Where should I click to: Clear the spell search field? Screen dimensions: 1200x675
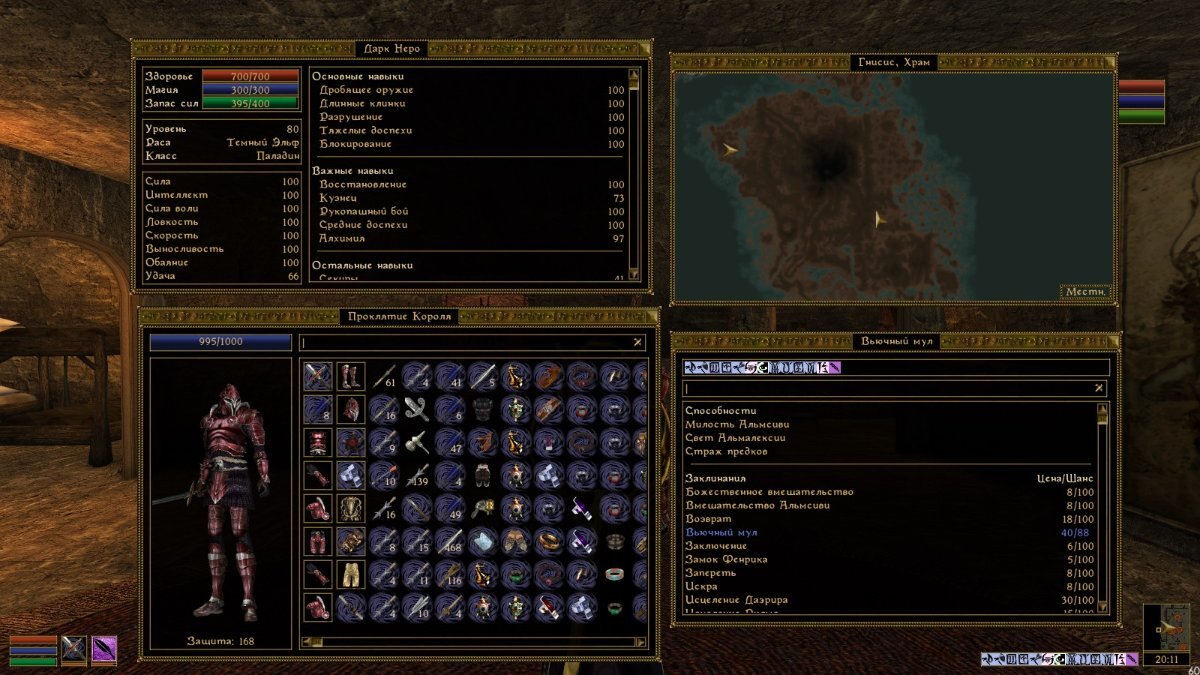(x=1099, y=388)
